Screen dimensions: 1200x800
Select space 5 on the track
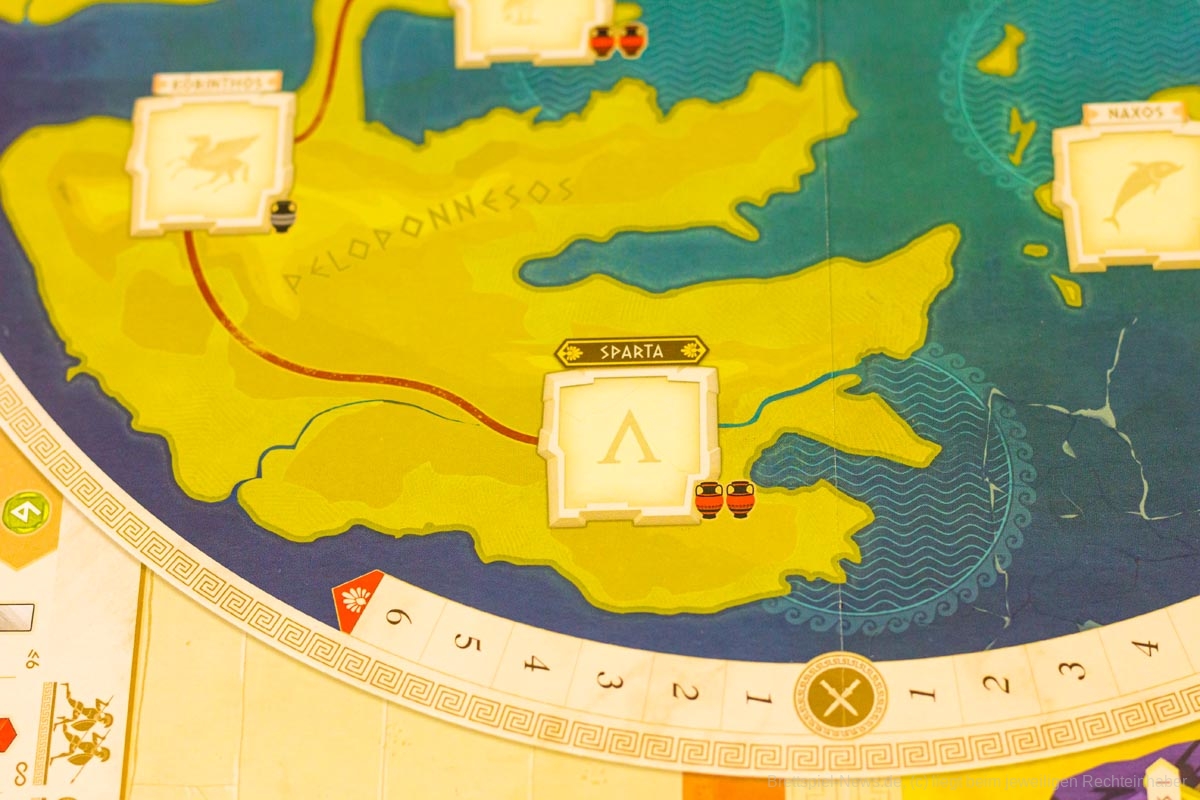(466, 642)
